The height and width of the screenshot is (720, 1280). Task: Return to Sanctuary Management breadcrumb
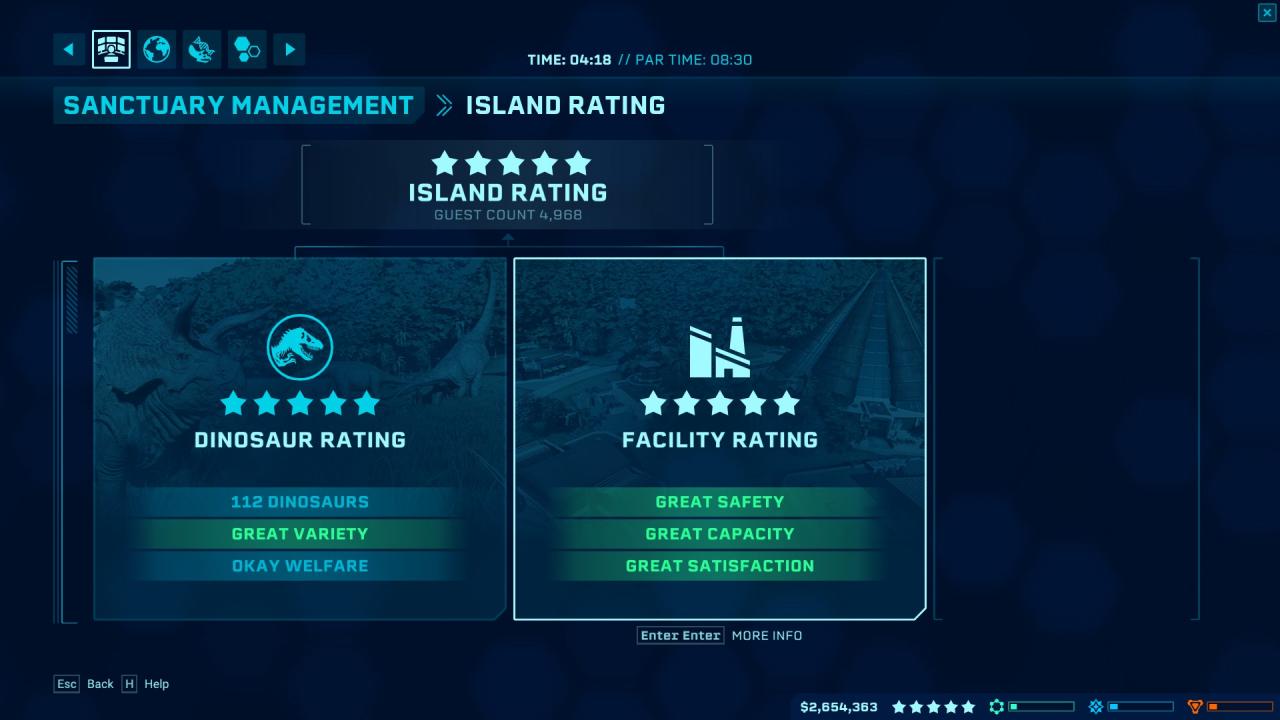tap(238, 105)
